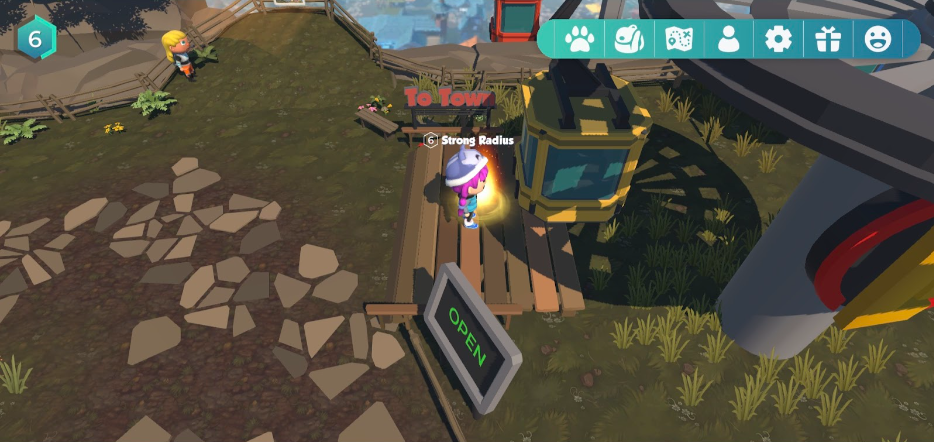934x442 pixels.
Task: Show the world map
Action: tap(679, 39)
